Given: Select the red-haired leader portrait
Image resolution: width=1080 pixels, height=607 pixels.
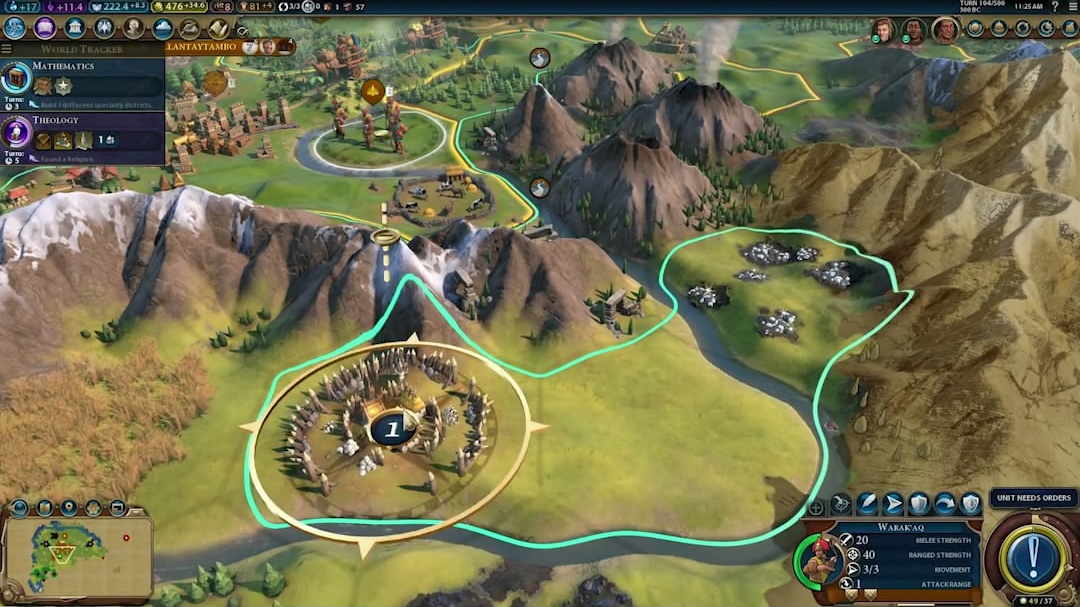Looking at the screenshot, I should coord(883,30).
